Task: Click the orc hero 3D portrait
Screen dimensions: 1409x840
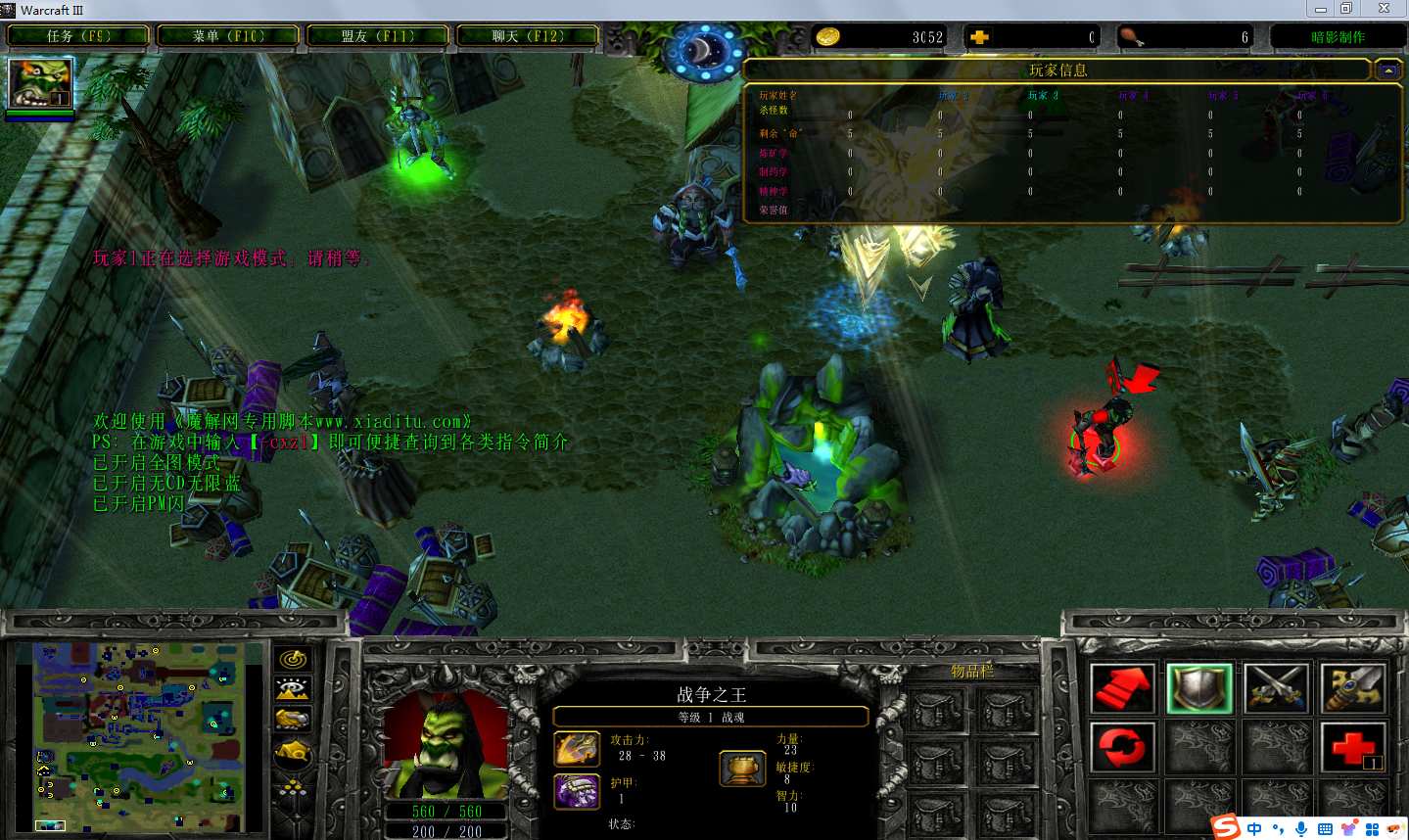Action: tap(446, 746)
